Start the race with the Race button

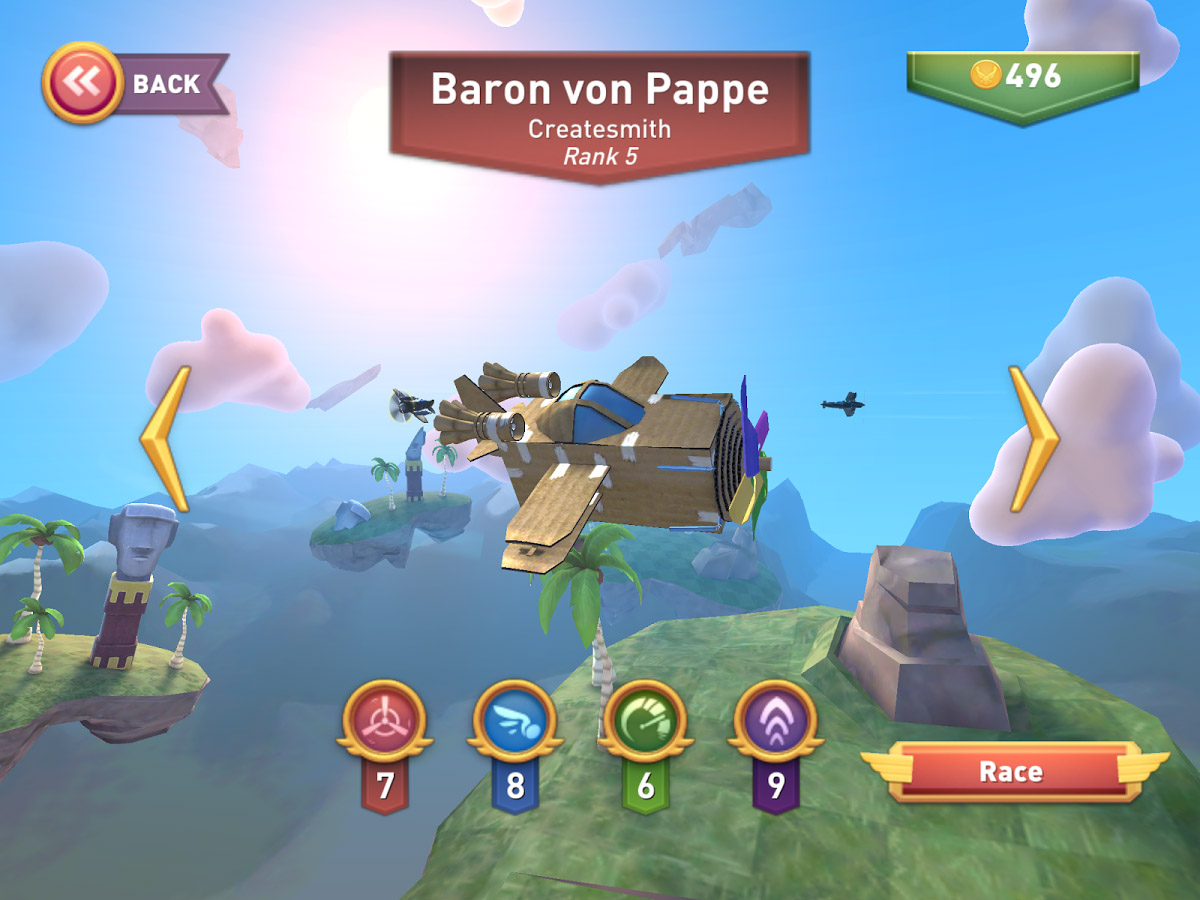(1010, 772)
